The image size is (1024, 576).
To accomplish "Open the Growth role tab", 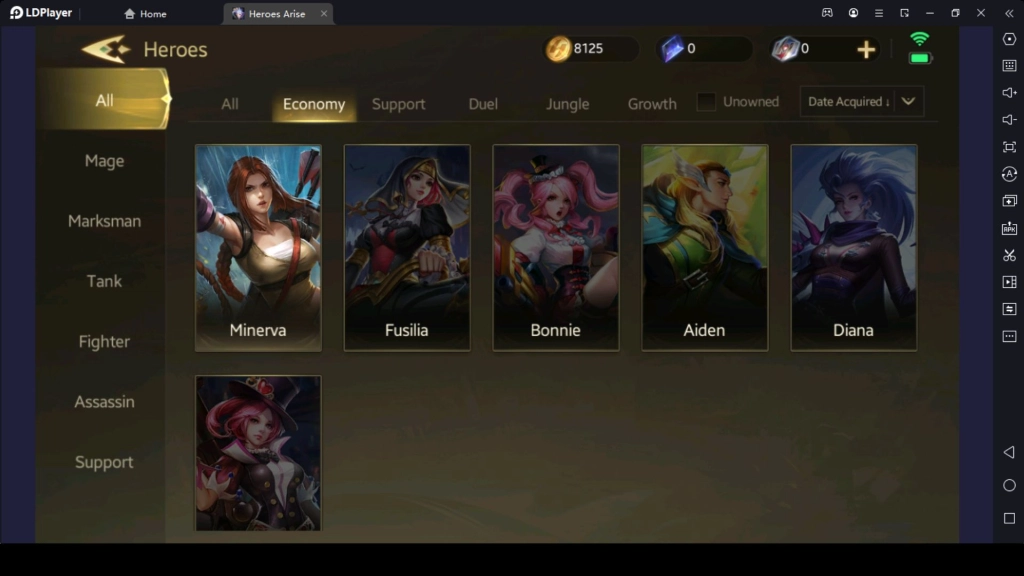I will (652, 104).
